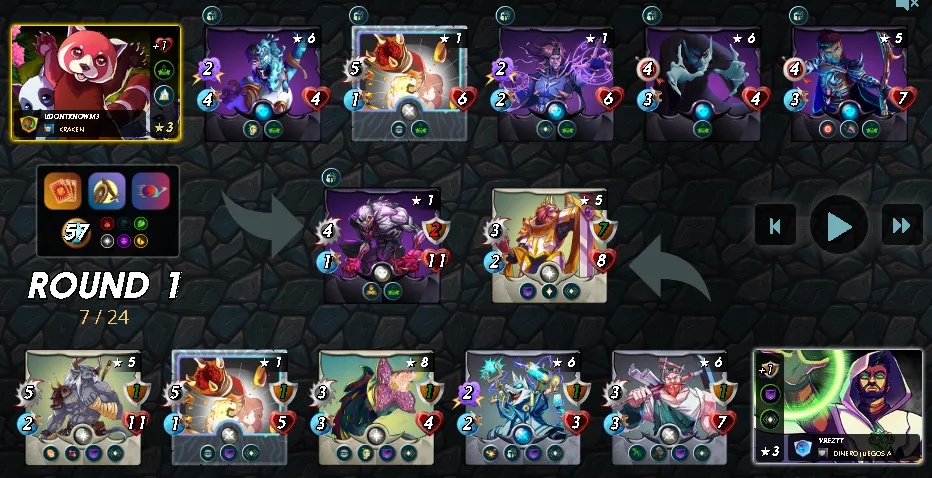This screenshot has width=932, height=478.
Task: Inspect the golden armored knight card
Action: [549, 245]
